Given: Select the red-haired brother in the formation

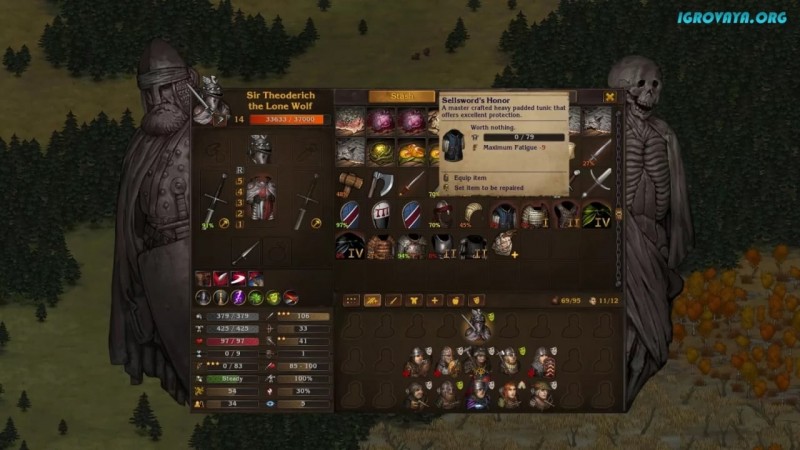Looking at the screenshot, I should 511,393.
